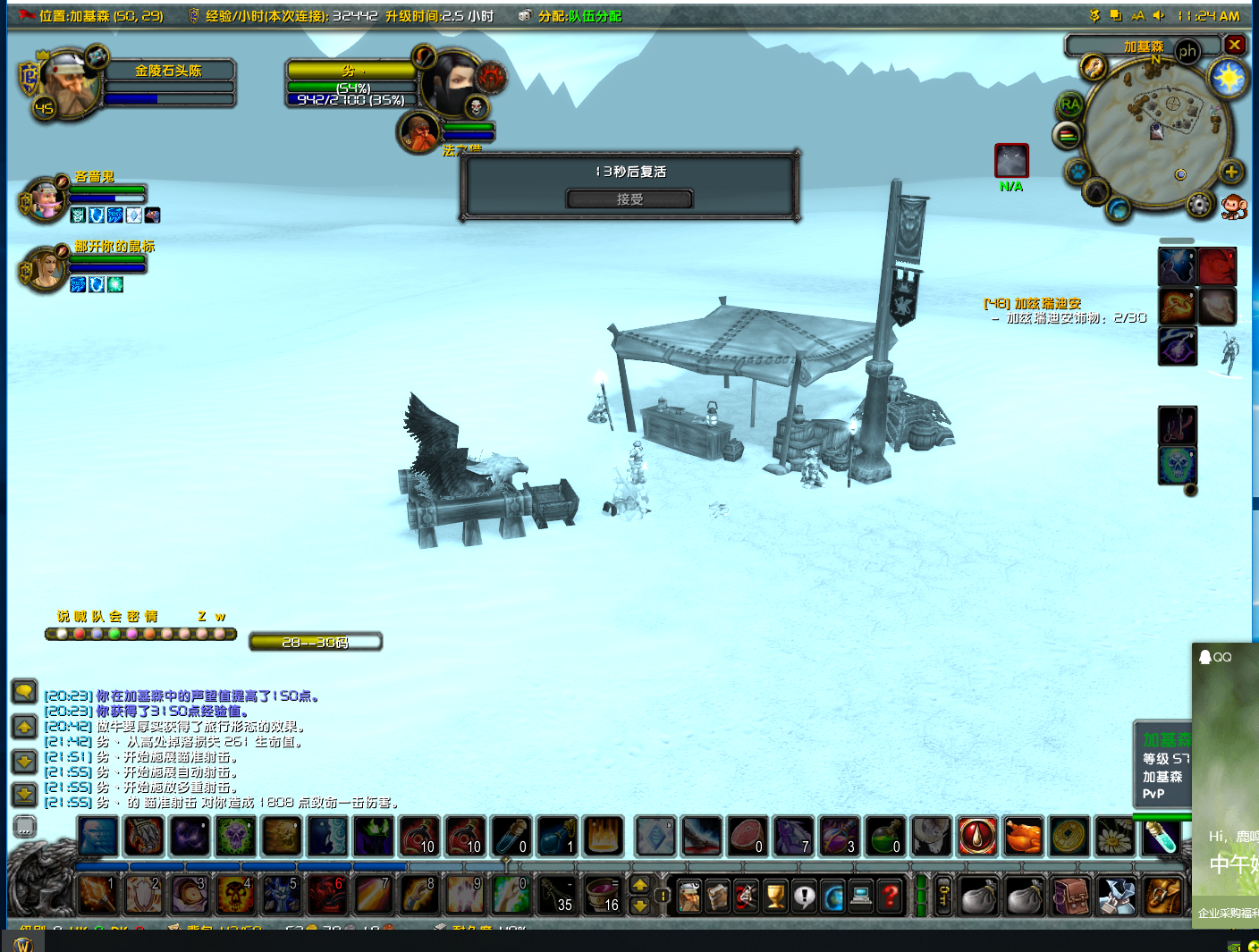The height and width of the screenshot is (952, 1259).
Task: Open the backpack bag slot
Action: click(x=1162, y=896)
